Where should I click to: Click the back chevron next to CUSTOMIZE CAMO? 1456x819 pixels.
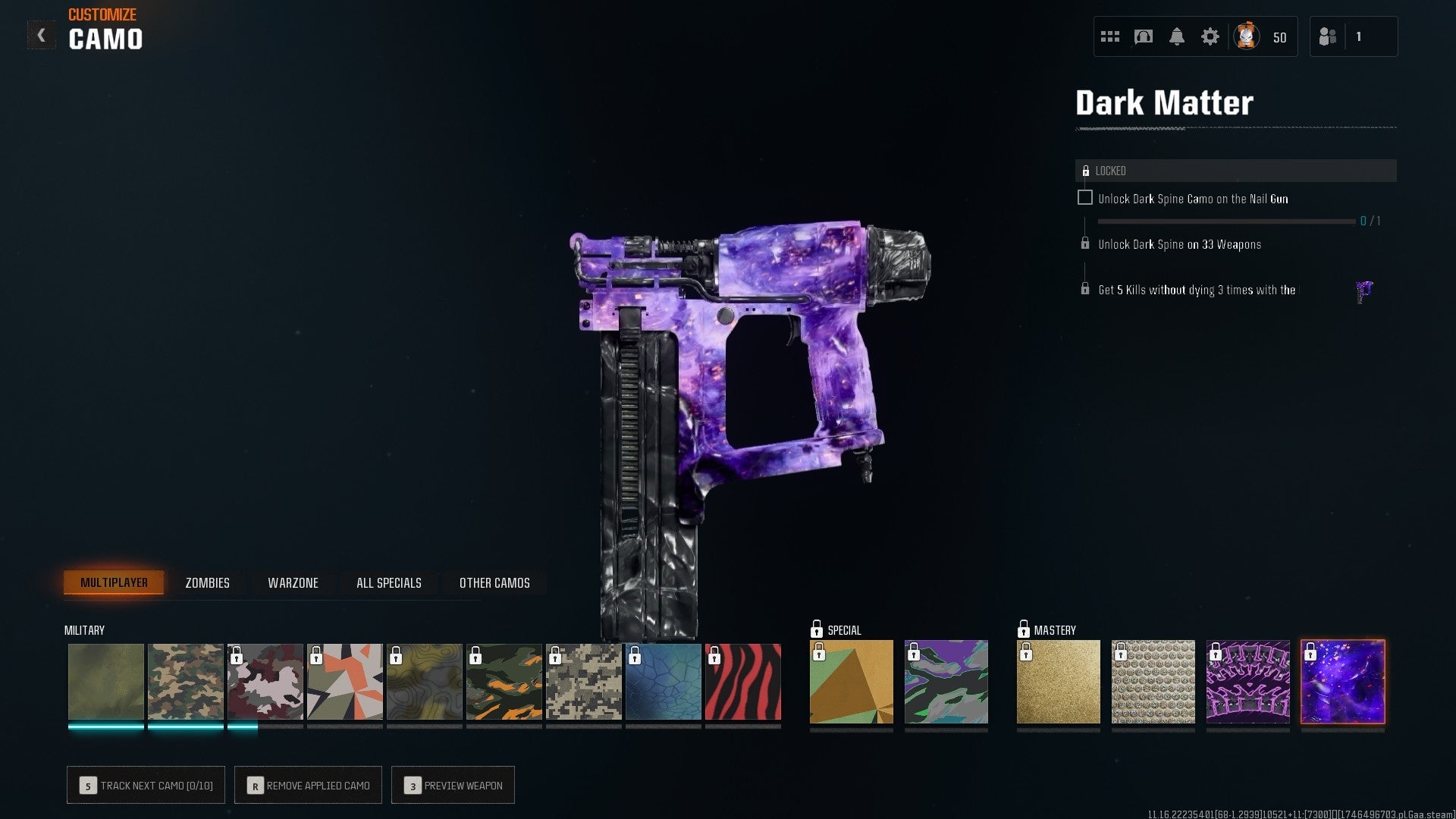[42, 33]
